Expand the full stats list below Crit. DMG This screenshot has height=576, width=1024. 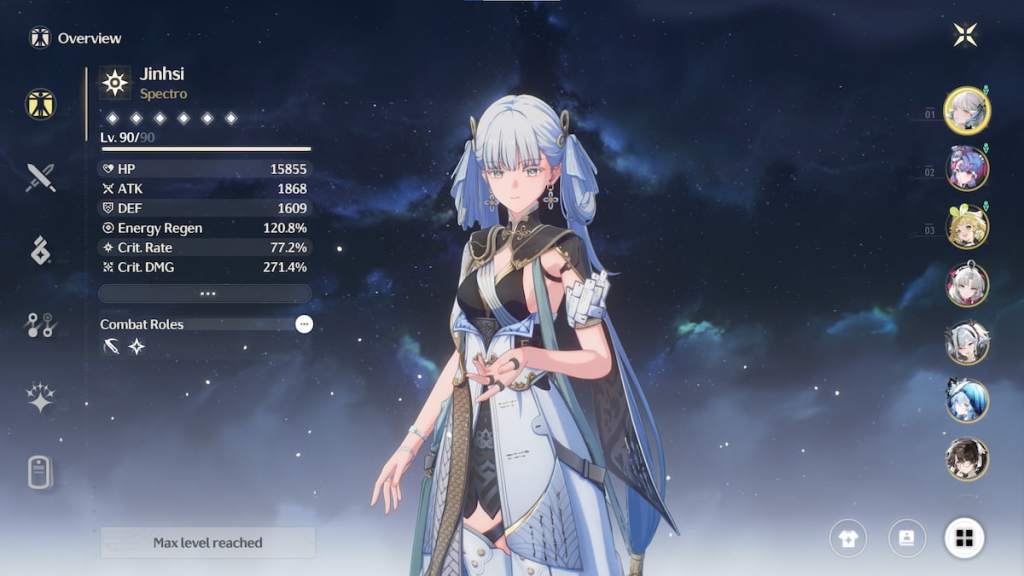[x=205, y=294]
